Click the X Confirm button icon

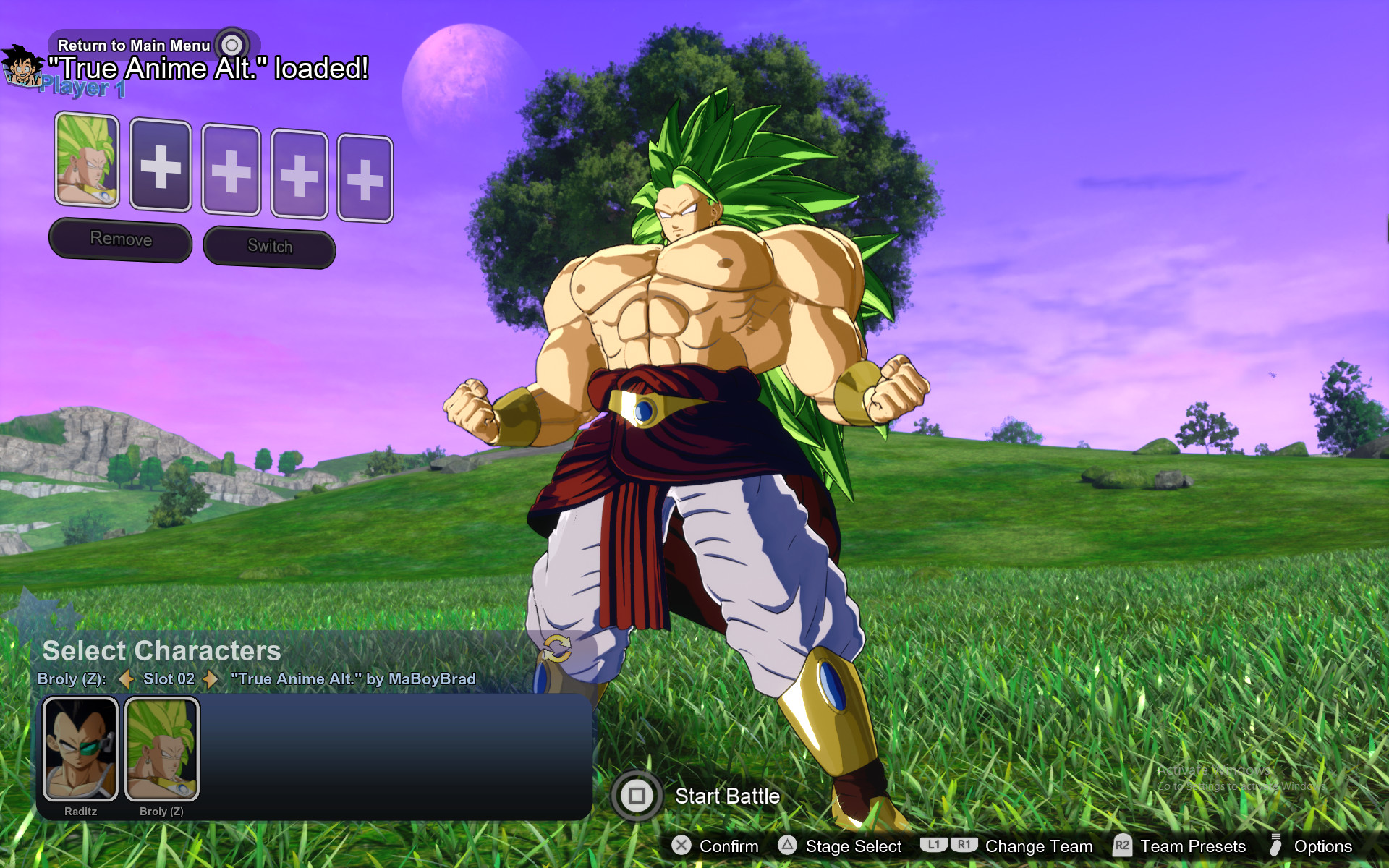(x=681, y=846)
